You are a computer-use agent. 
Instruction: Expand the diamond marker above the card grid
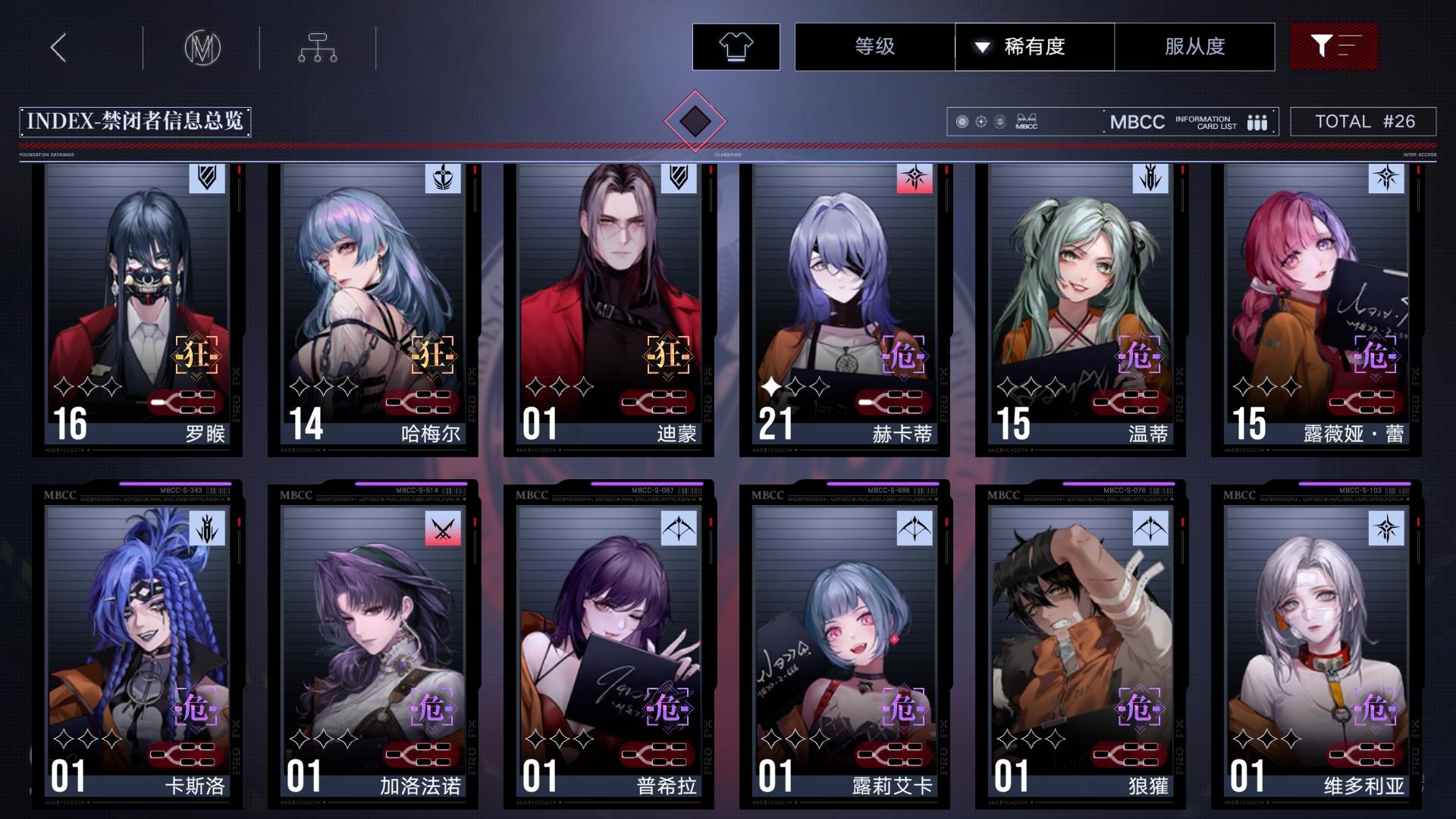pos(695,121)
